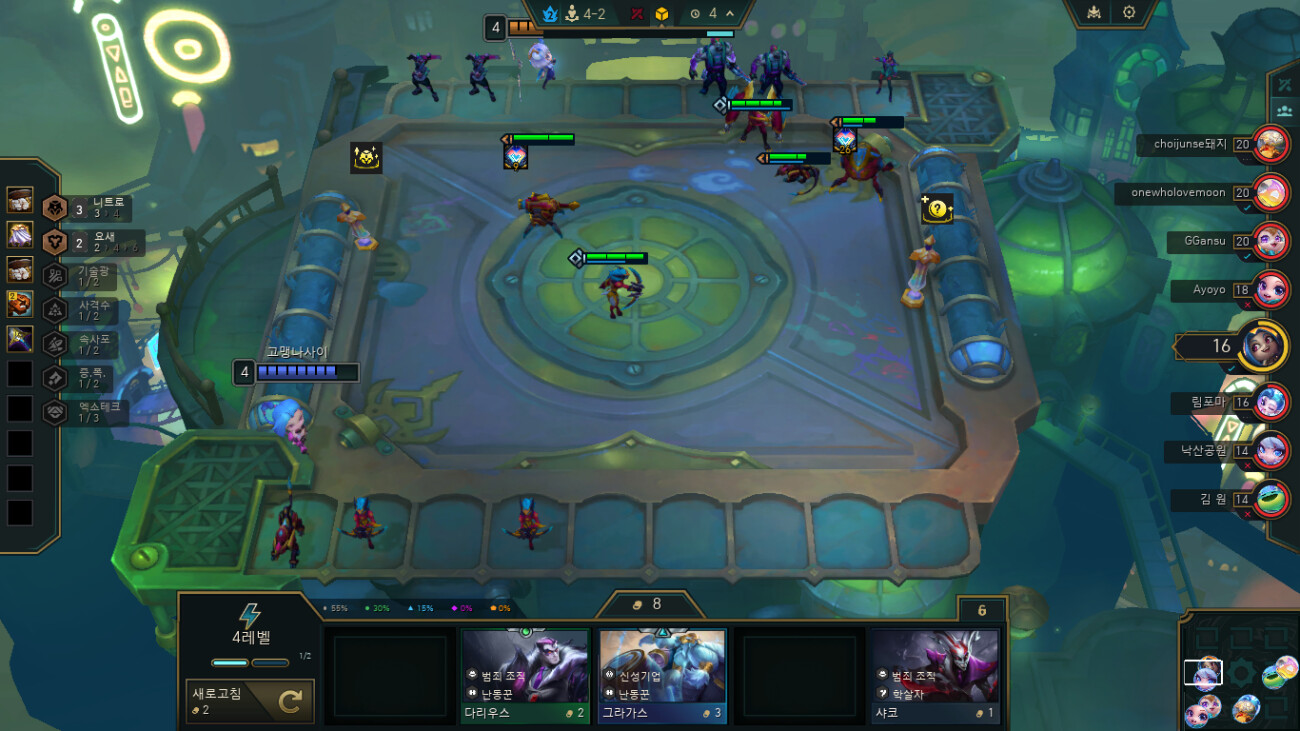Screen dimensions: 1300x731
Task: View player choijunse돼지's board
Action: pyautogui.click(x=1271, y=144)
